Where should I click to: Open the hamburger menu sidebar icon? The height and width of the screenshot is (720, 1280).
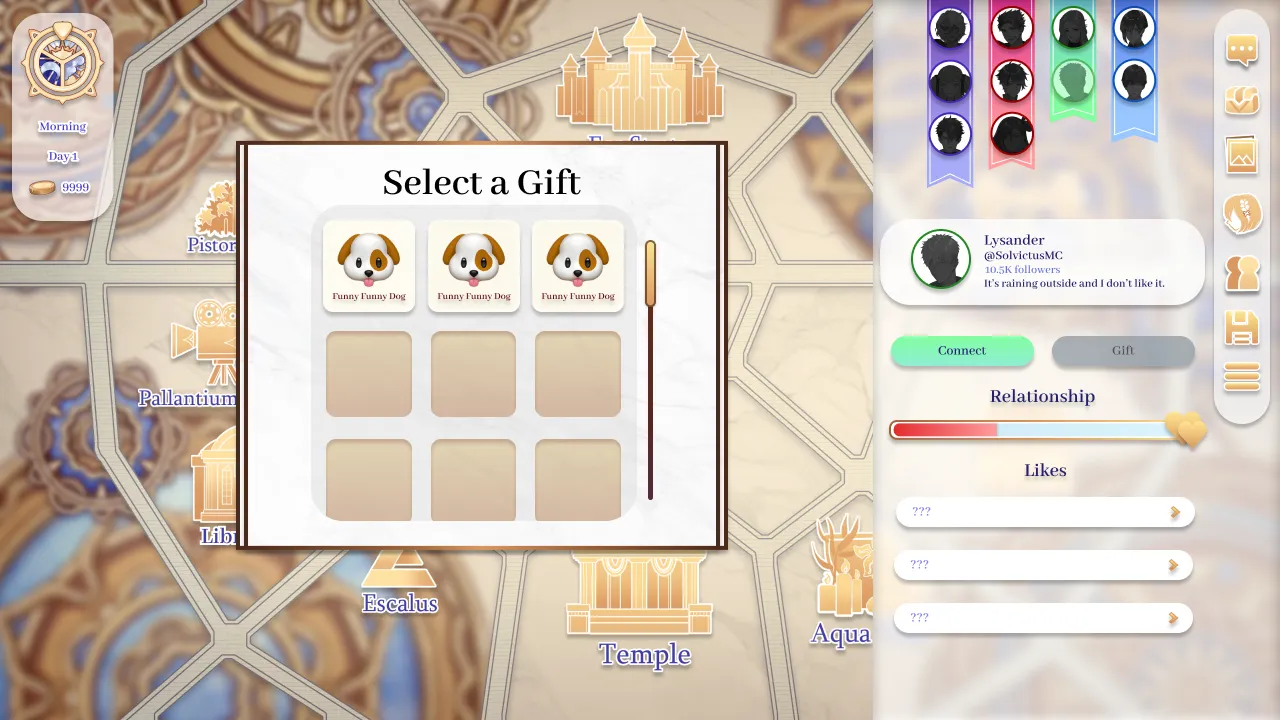[1241, 377]
